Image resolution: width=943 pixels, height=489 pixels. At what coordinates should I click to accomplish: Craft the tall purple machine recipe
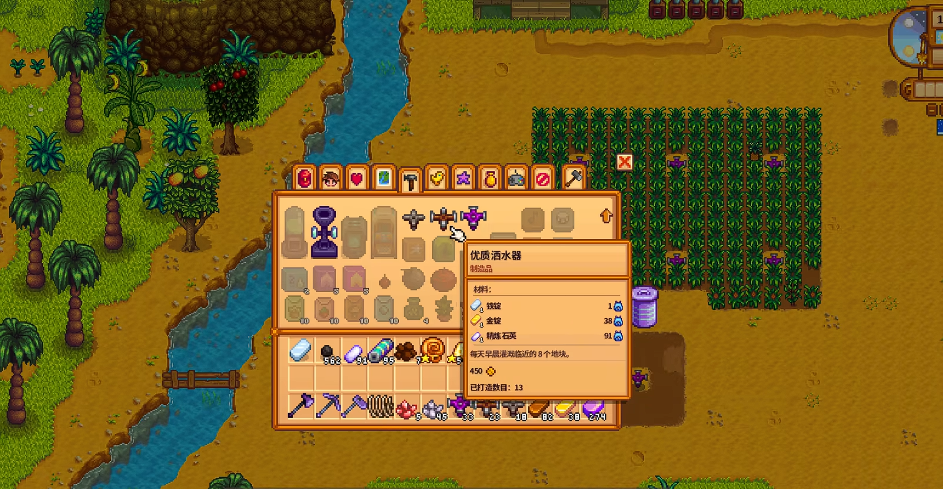pyautogui.click(x=325, y=231)
